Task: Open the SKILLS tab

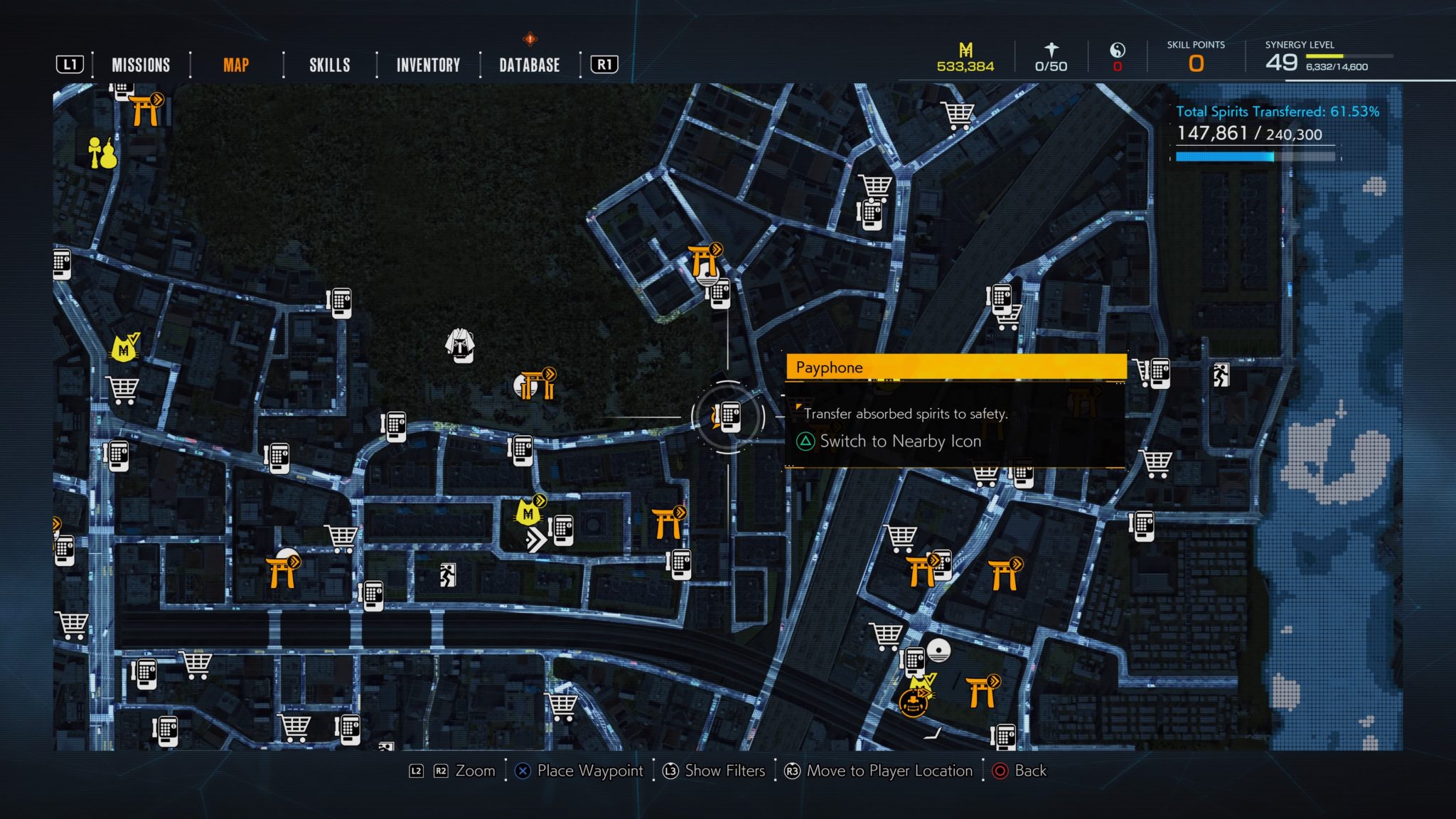Action: 328,65
